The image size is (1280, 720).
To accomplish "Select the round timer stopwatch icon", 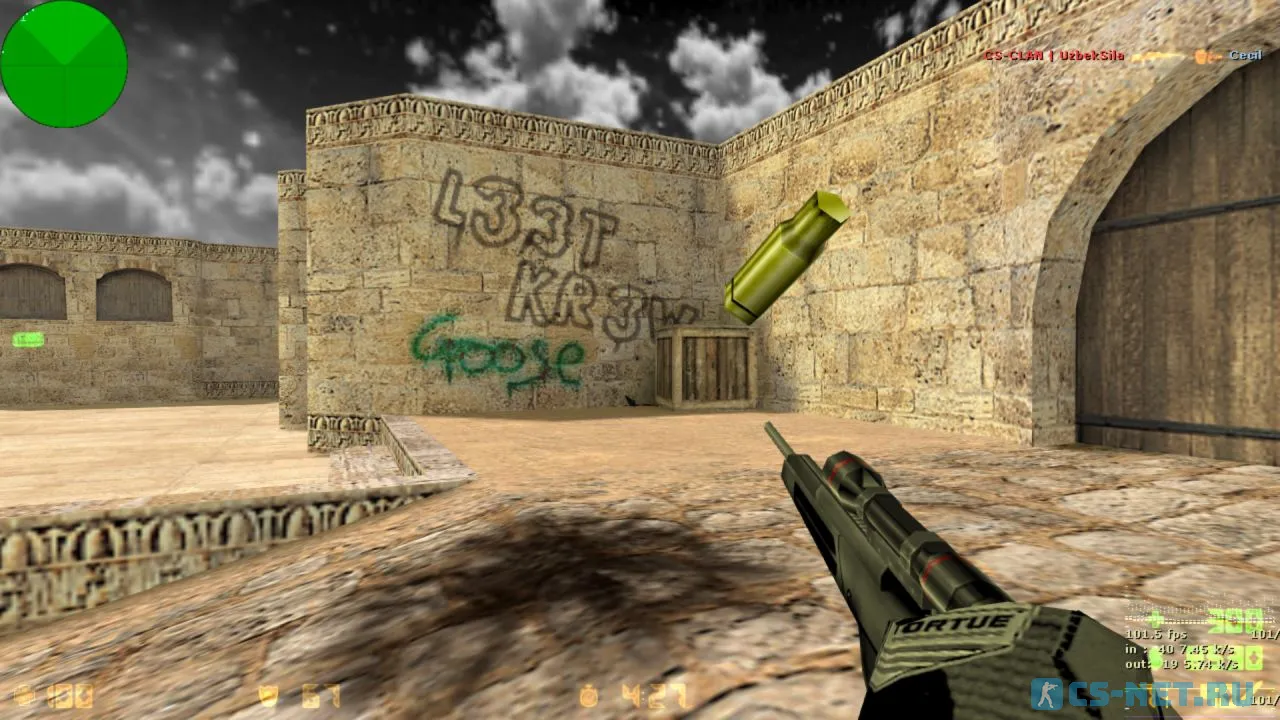I will (x=588, y=693).
